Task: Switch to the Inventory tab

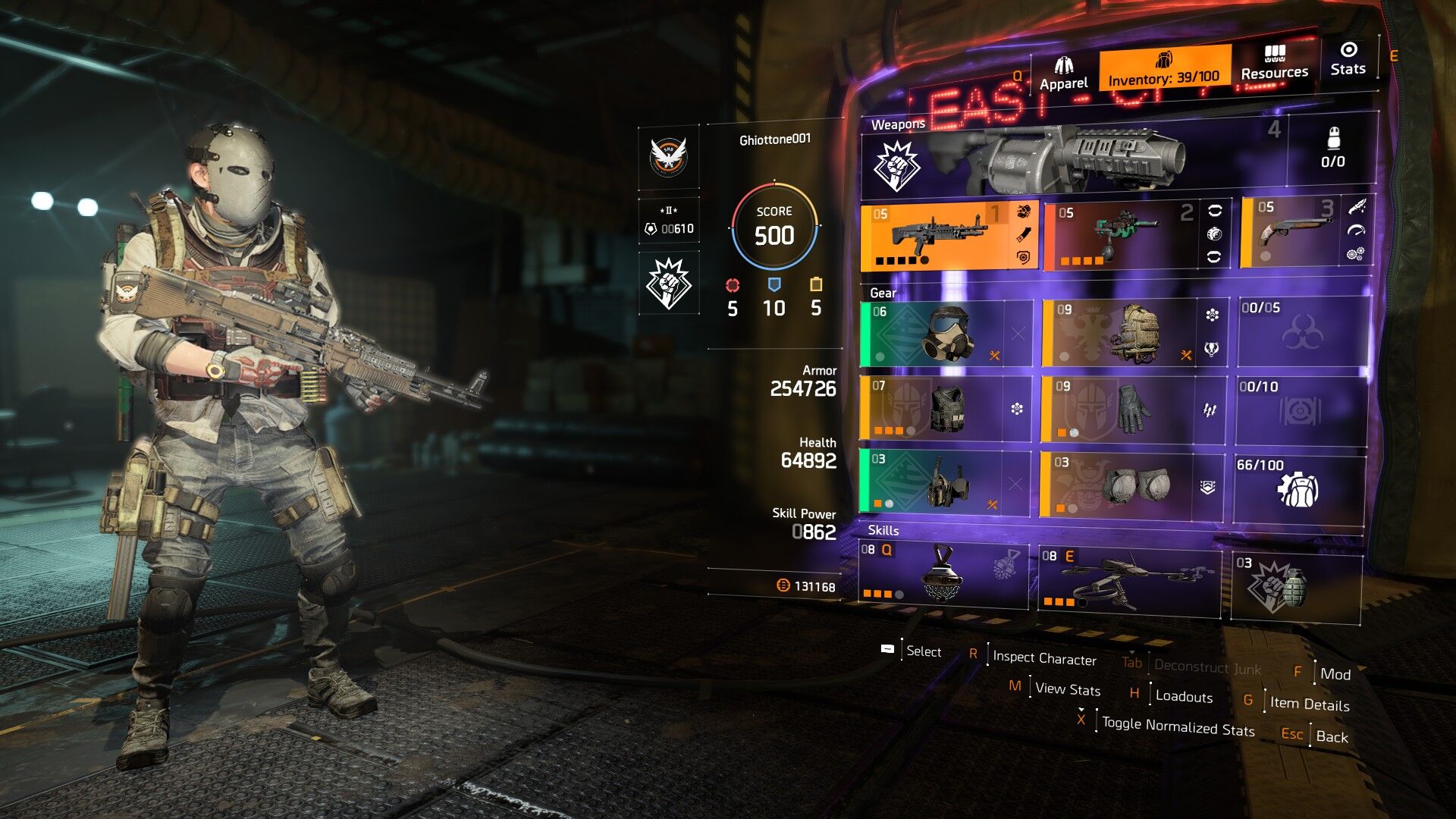Action: point(1163,68)
